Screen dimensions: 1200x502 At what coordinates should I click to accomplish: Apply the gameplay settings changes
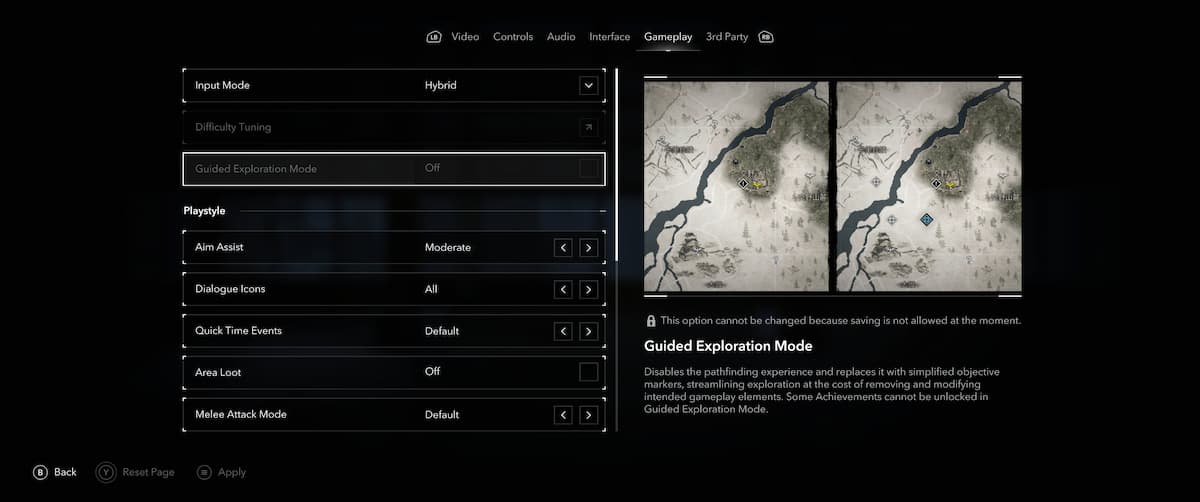click(221, 472)
